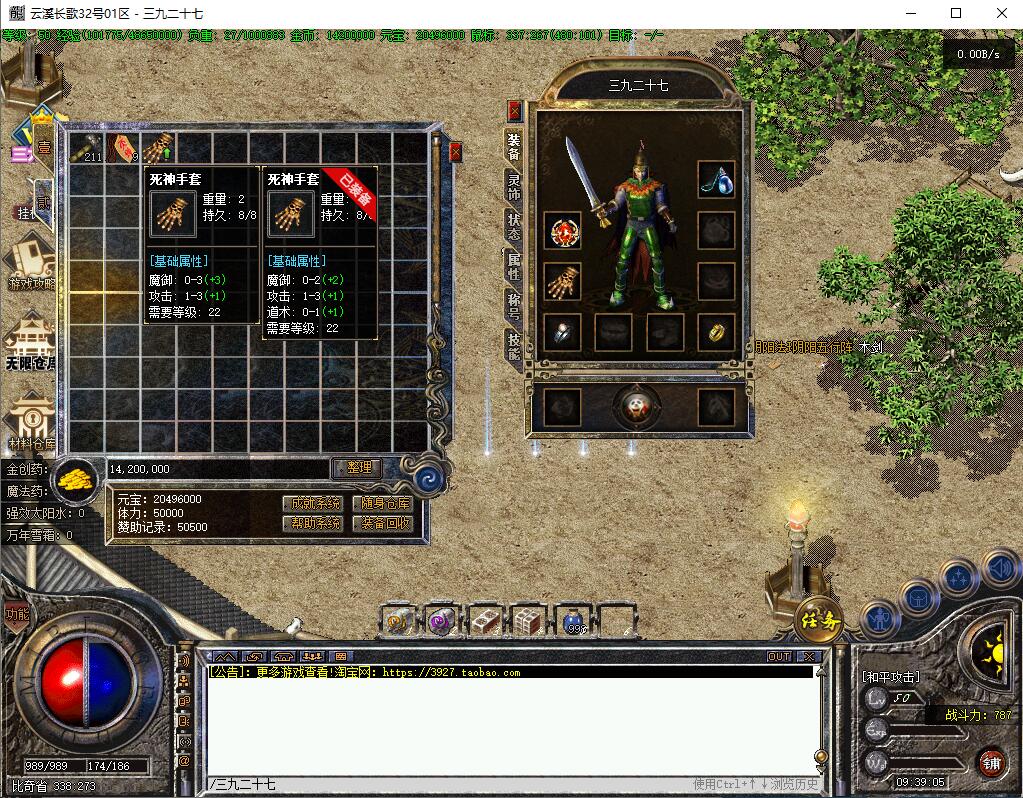Show the 称号 titles tab

tap(514, 305)
